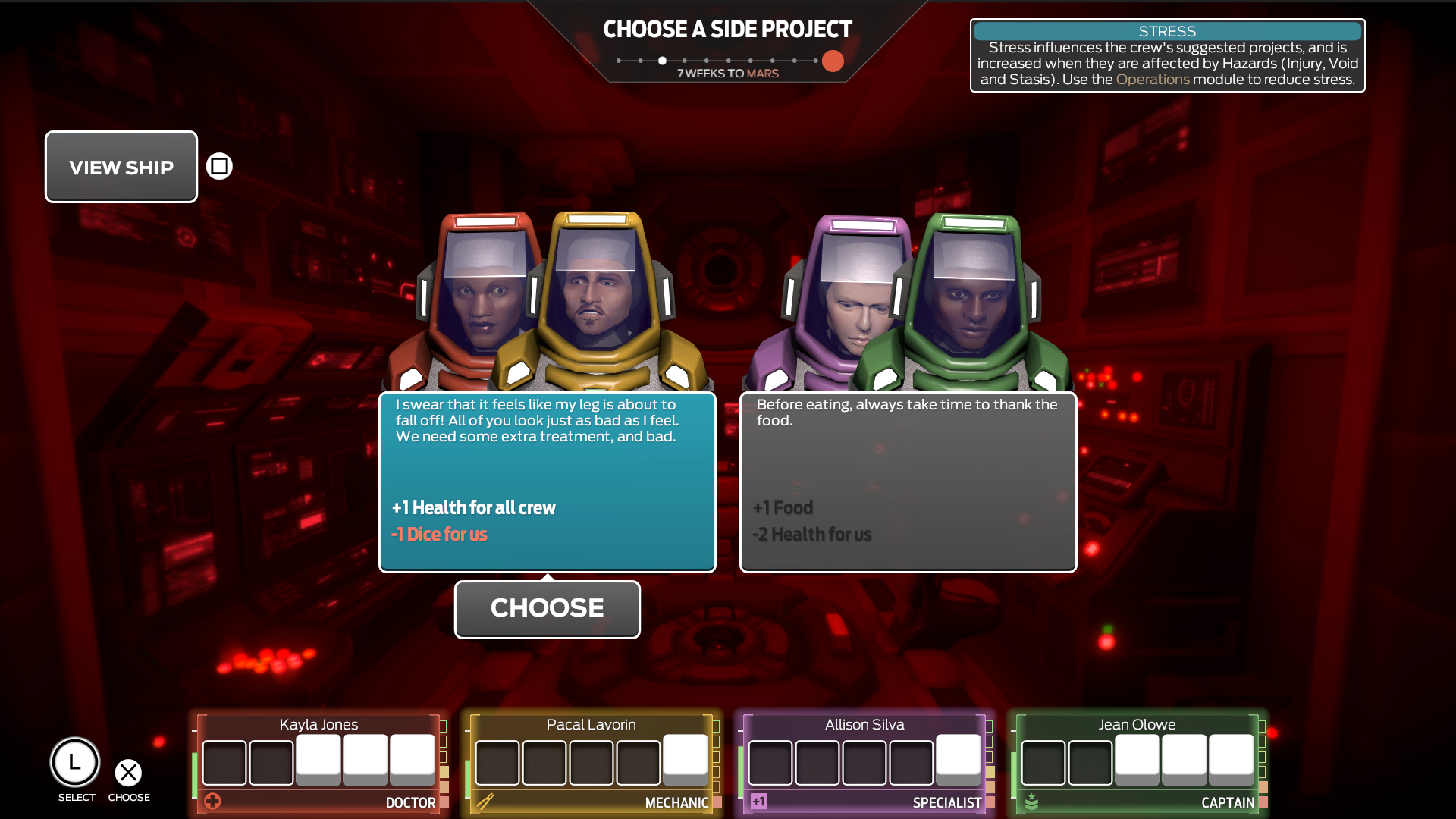1456x819 pixels.
Task: Click the Specialist +1 icon on Allison's card
Action: pyautogui.click(x=760, y=800)
